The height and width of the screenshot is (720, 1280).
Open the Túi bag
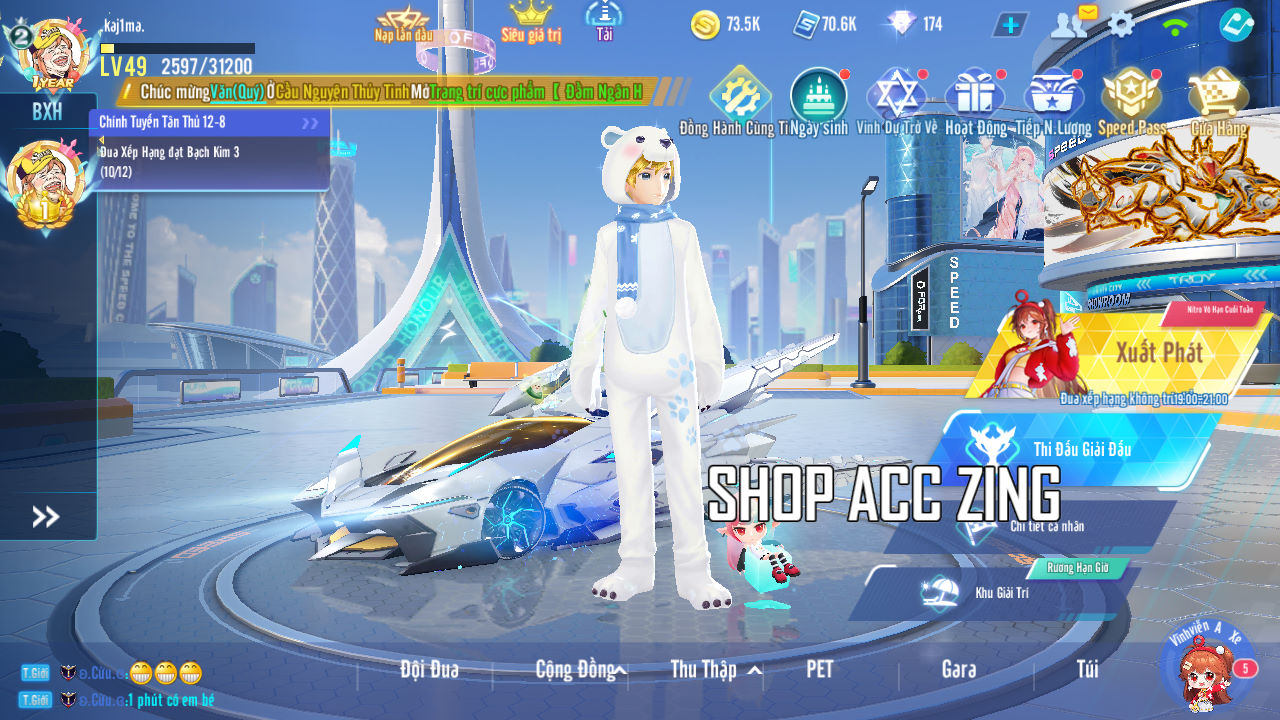pos(1087,669)
